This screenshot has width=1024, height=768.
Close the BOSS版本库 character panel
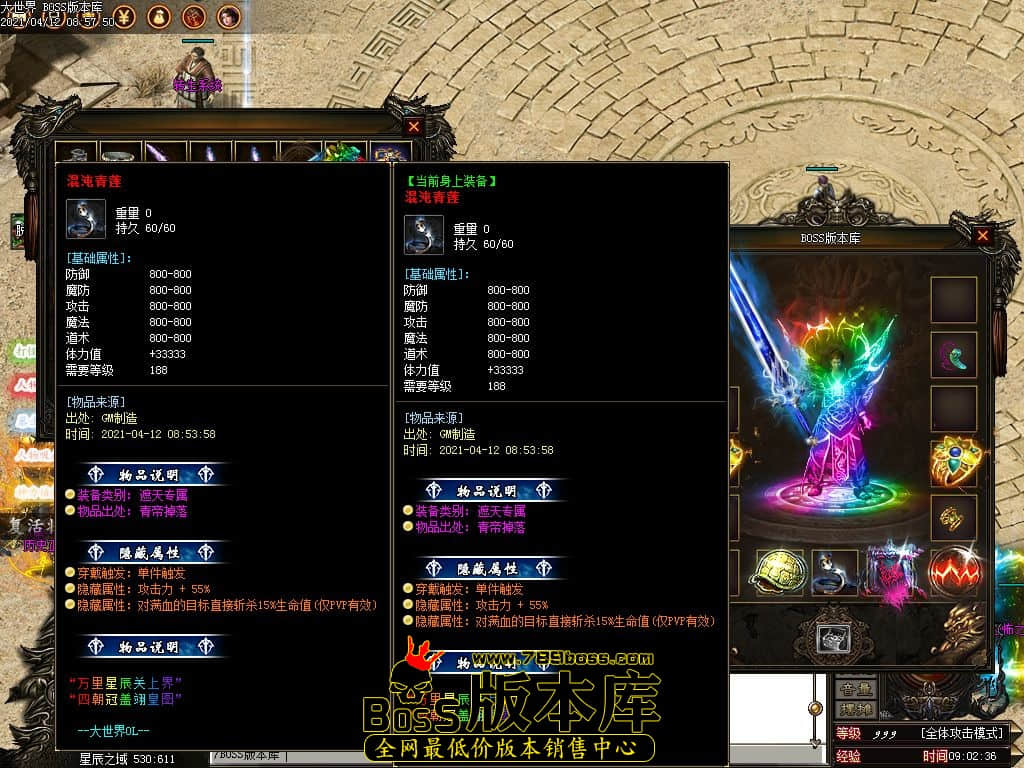(x=983, y=236)
